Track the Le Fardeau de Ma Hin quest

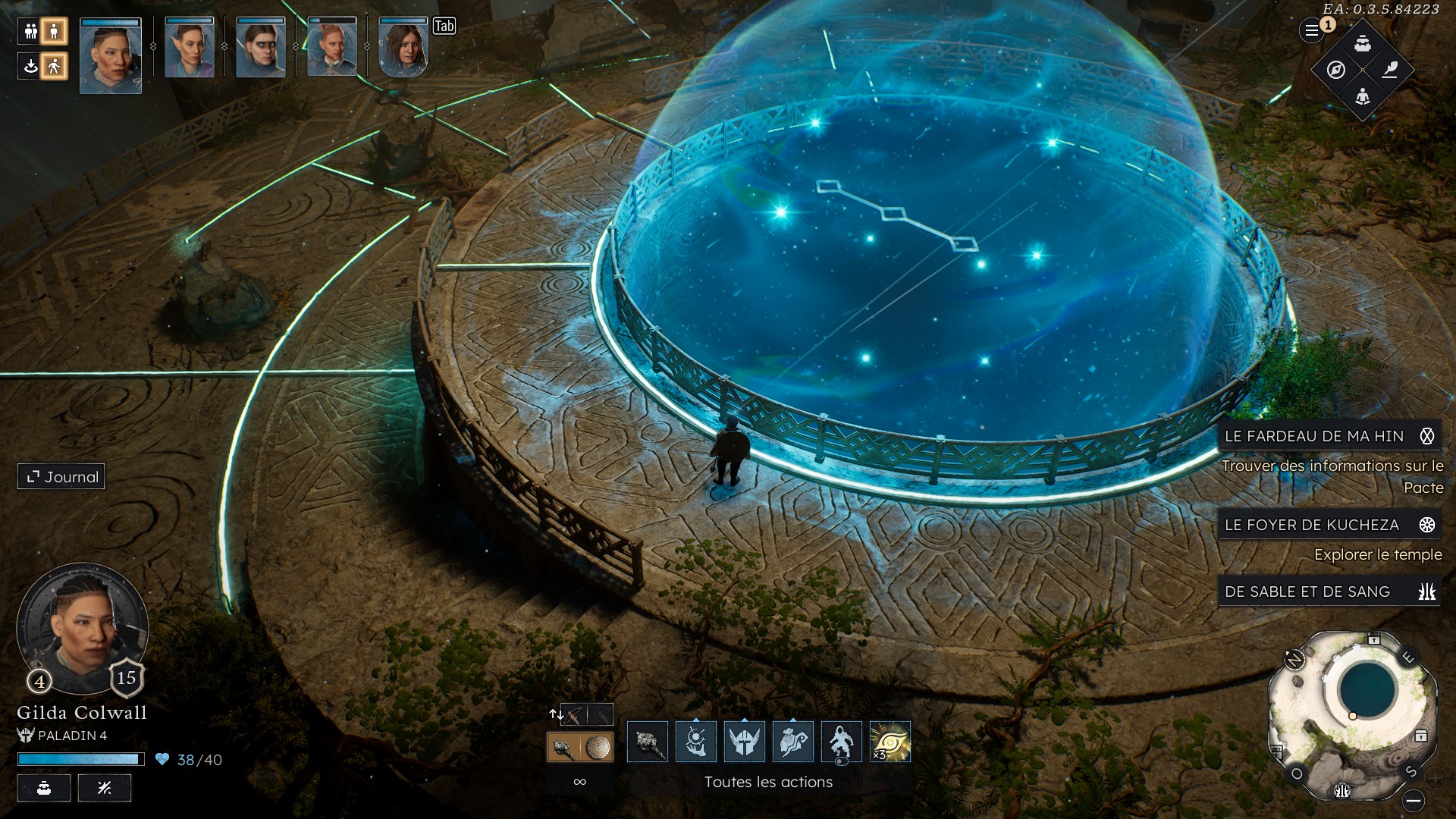[x=1426, y=436]
